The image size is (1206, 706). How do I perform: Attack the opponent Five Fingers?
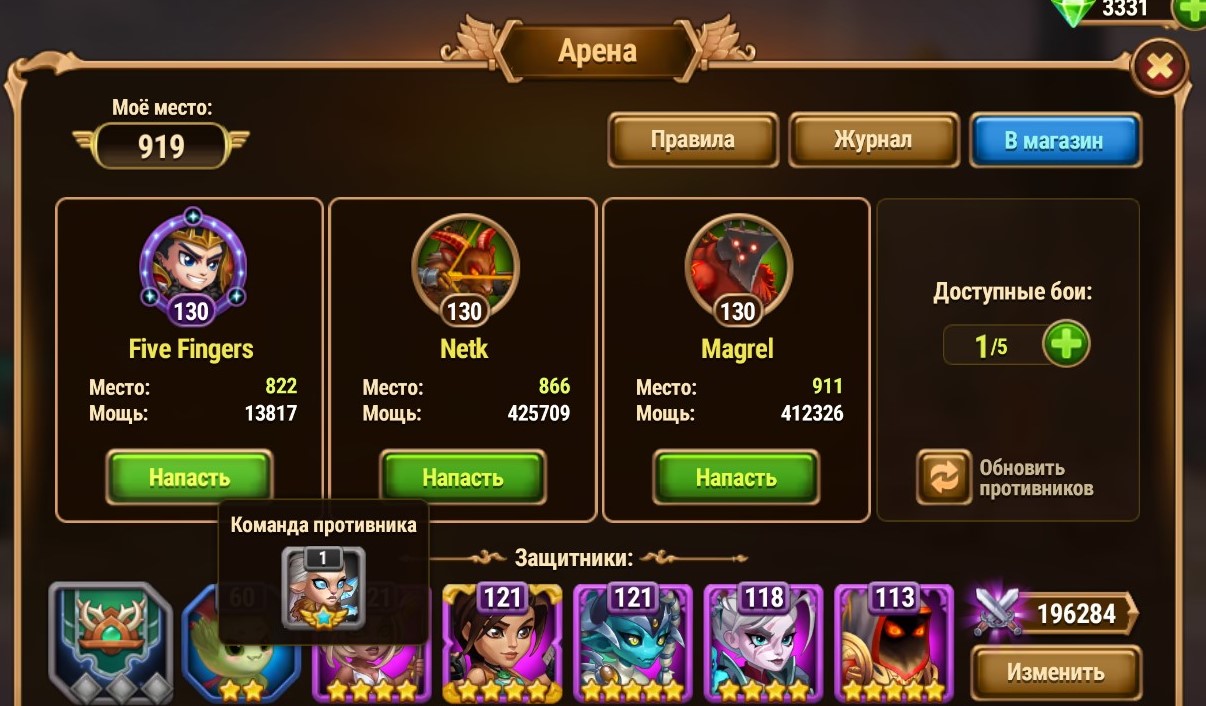click(x=189, y=477)
